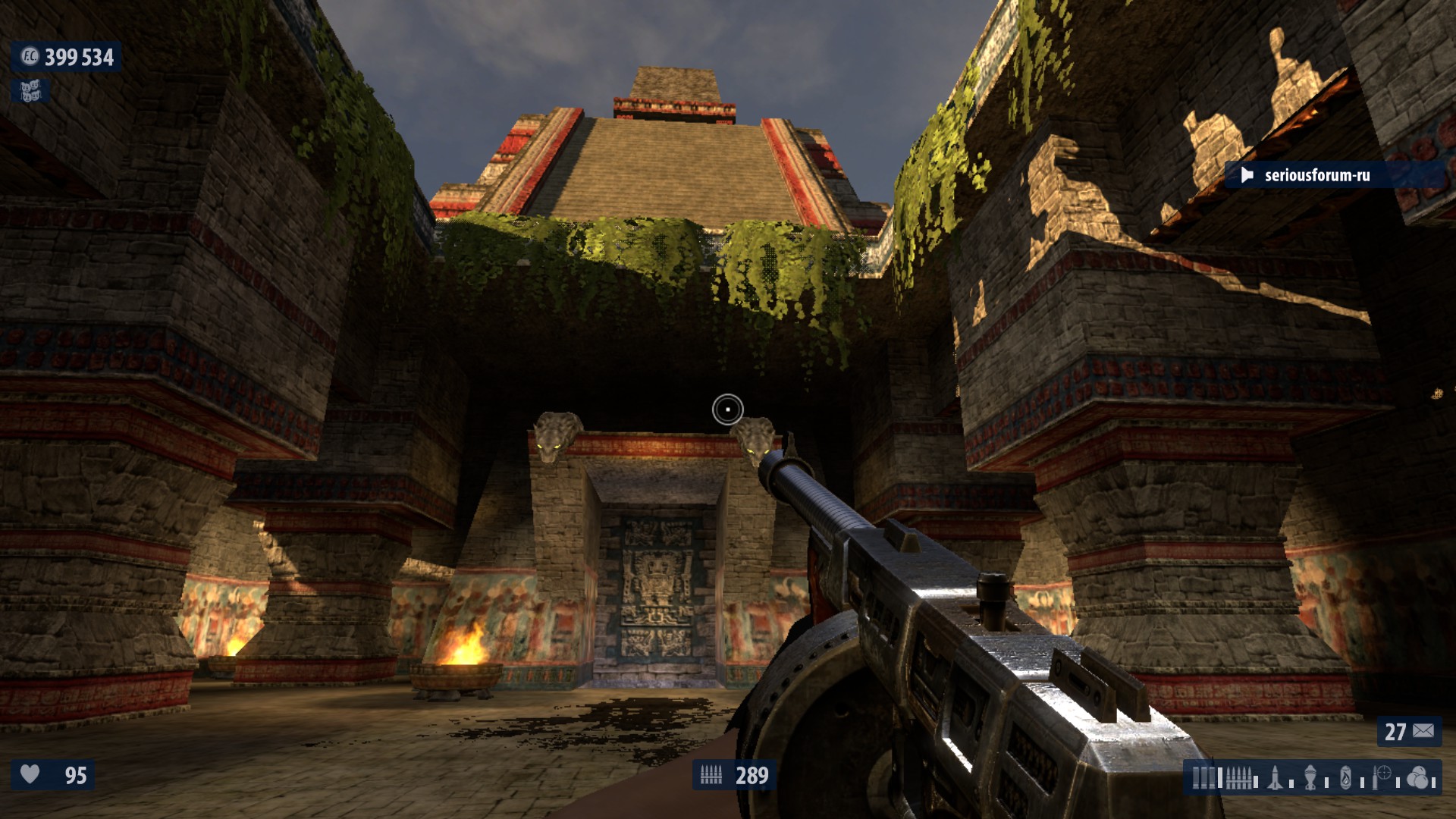Choose the flame fuel canister icon
Image resolution: width=1456 pixels, height=819 pixels.
(1346, 778)
